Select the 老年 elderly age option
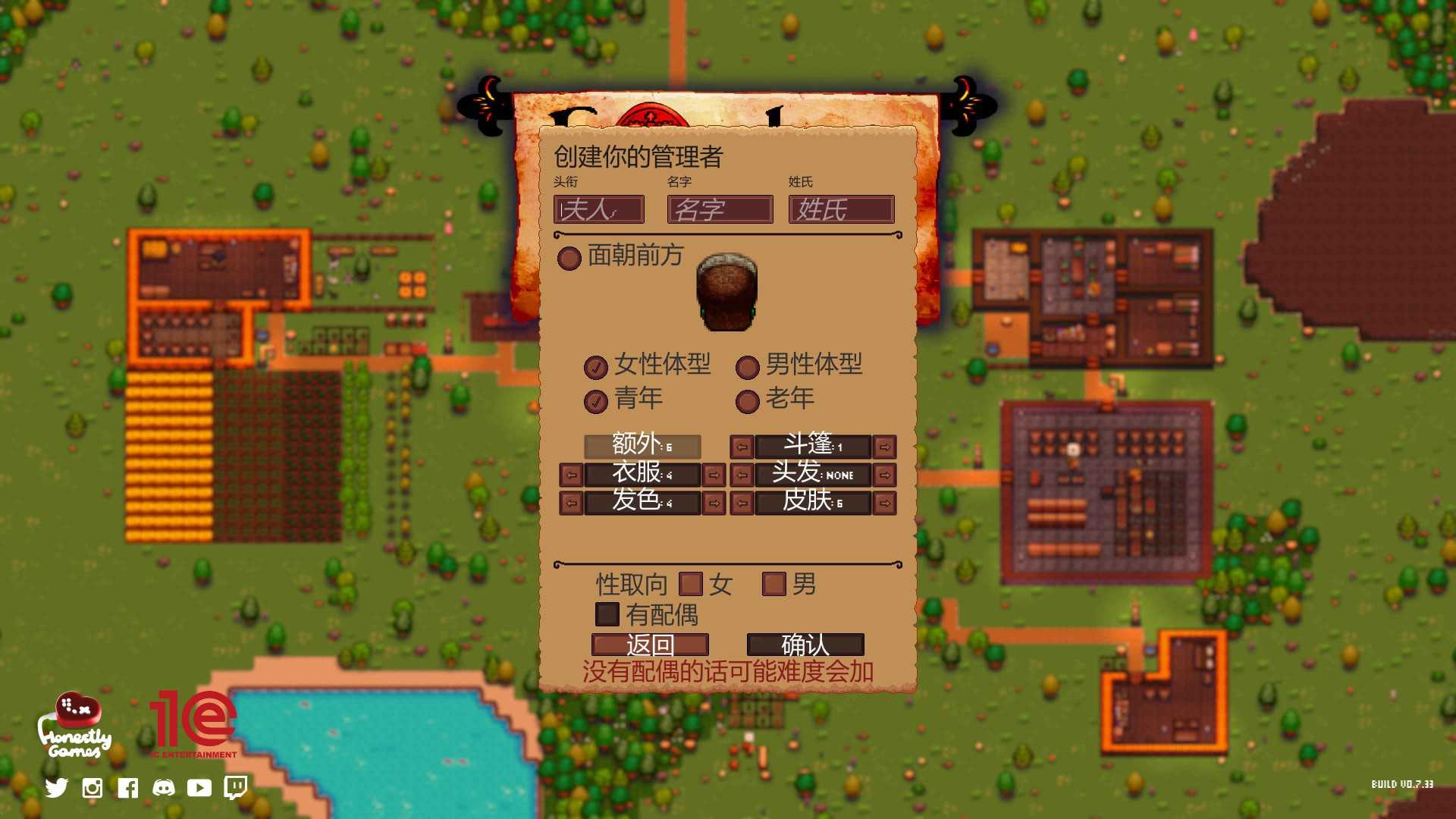The image size is (1456, 819). (x=748, y=401)
